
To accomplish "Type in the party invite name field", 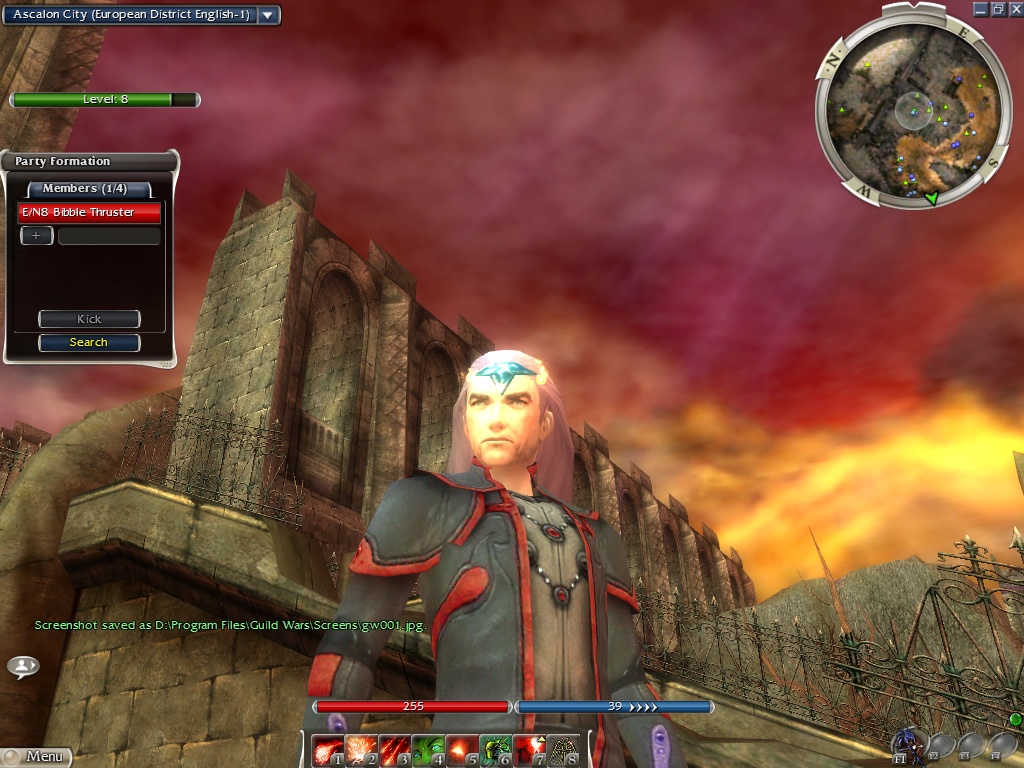I will click(109, 236).
